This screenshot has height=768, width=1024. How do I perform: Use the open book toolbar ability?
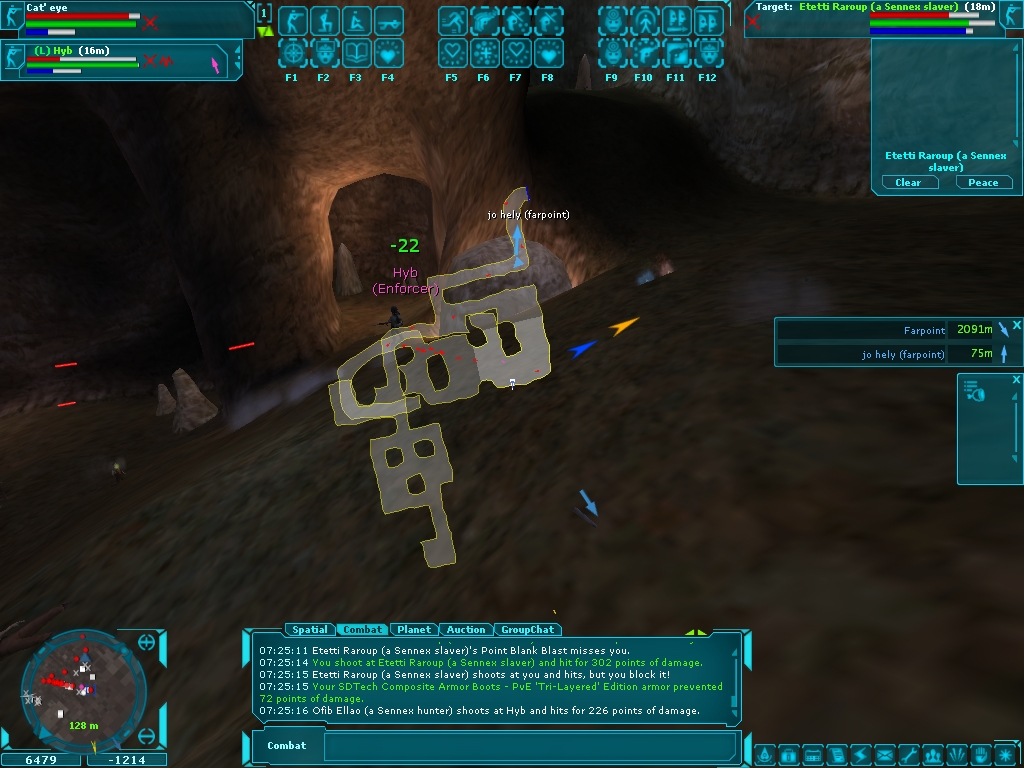coord(356,52)
